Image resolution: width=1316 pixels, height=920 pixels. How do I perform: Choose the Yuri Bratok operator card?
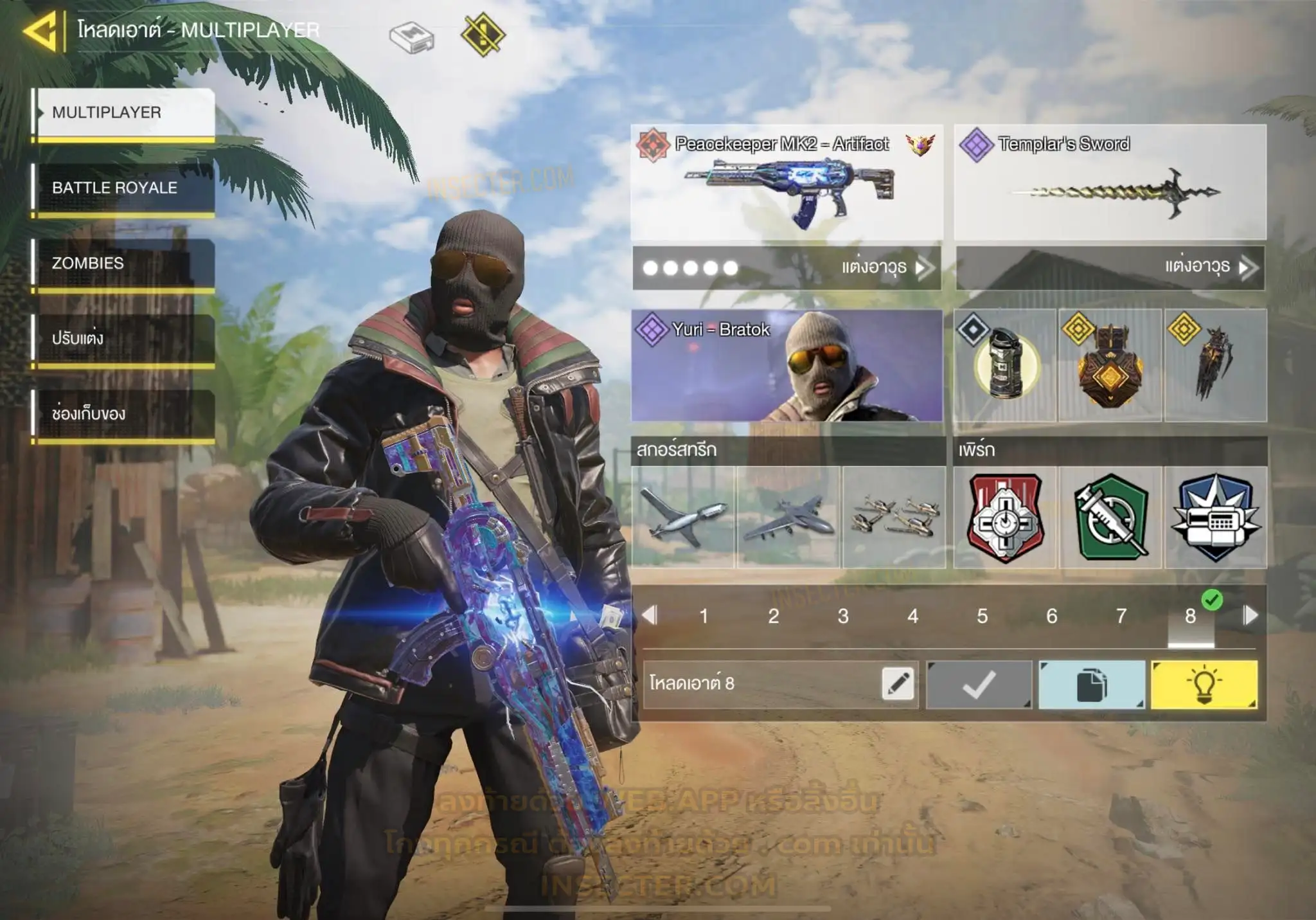[787, 365]
